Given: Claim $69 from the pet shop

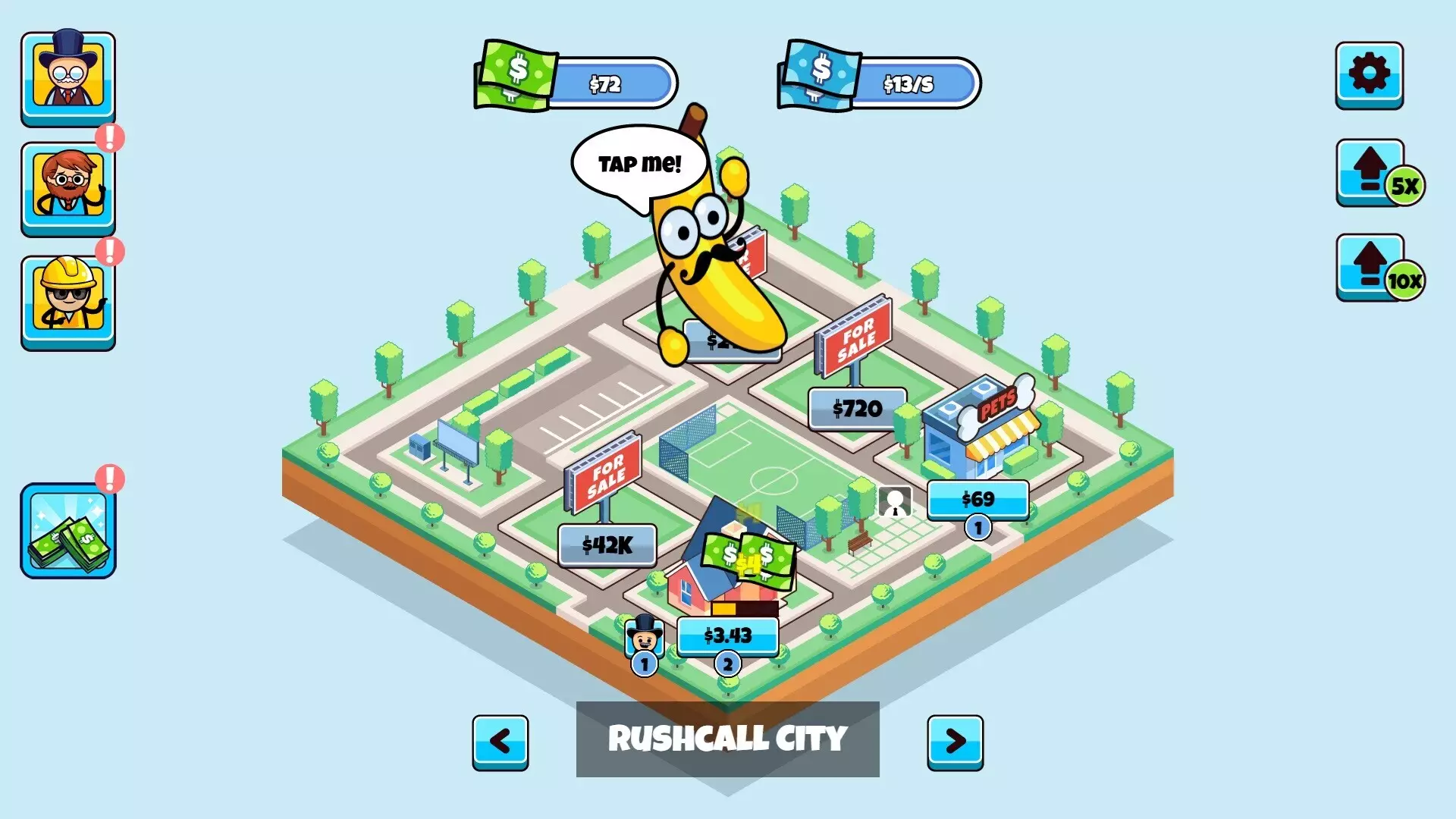Looking at the screenshot, I should tap(977, 499).
